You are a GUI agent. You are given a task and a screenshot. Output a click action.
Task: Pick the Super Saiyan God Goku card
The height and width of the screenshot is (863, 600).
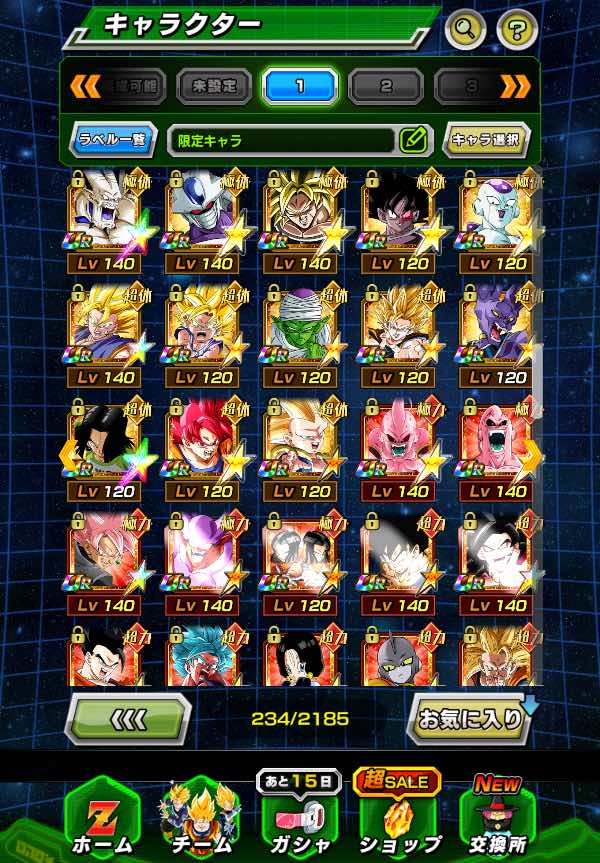pos(203,443)
